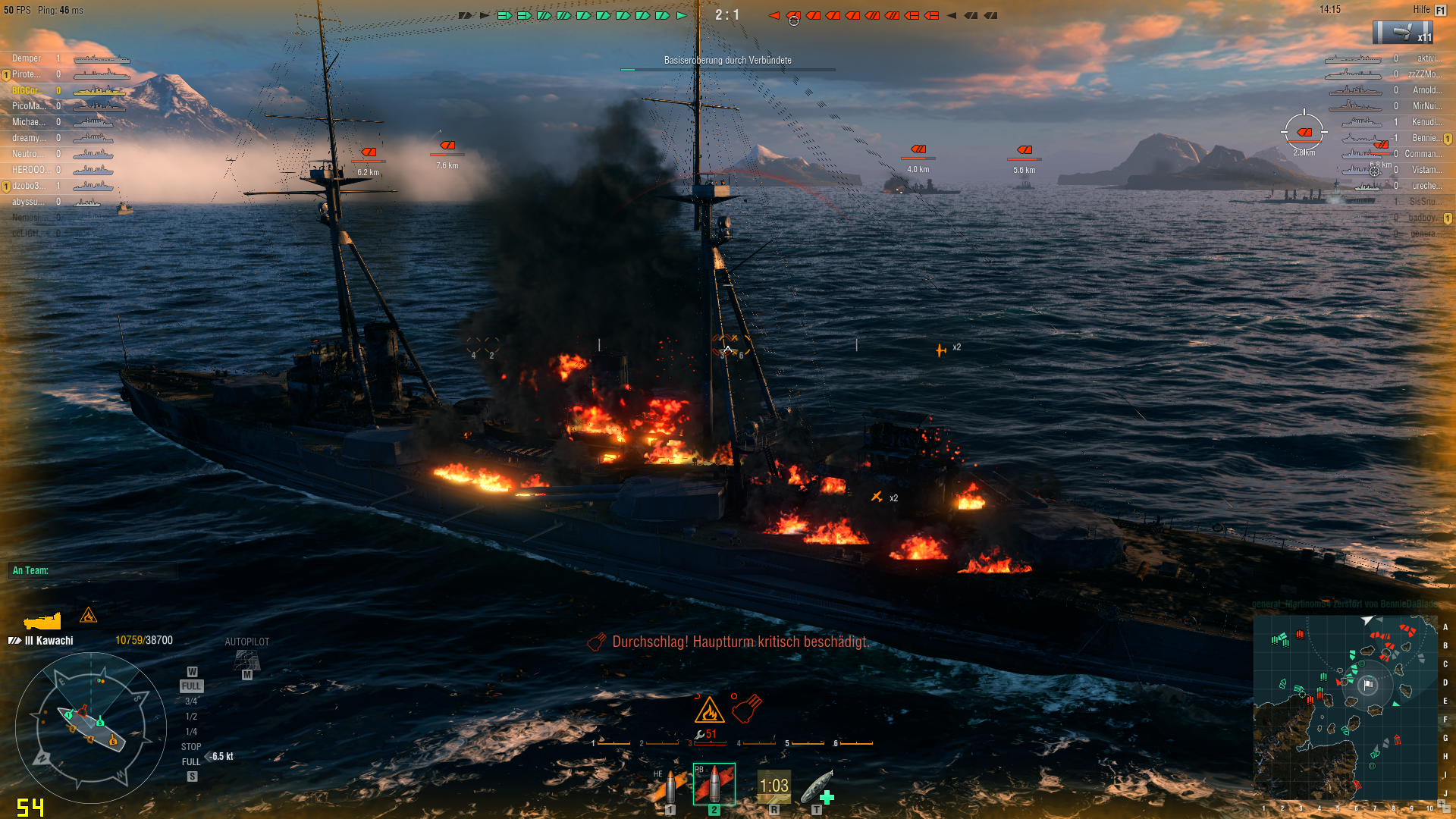
Task: Select the HE shell ammunition slot
Action: pos(670,789)
